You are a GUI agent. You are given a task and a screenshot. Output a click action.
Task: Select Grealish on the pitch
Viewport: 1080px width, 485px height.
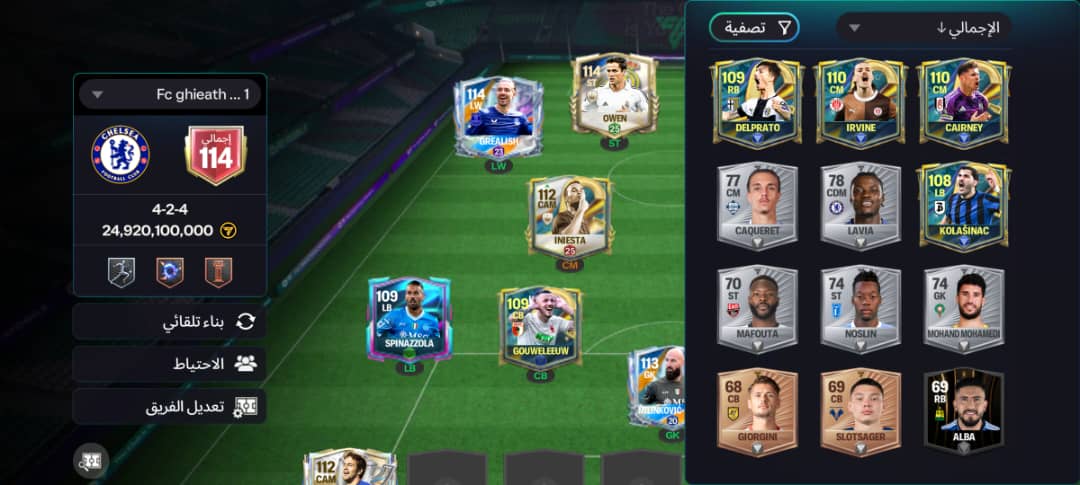(x=498, y=116)
